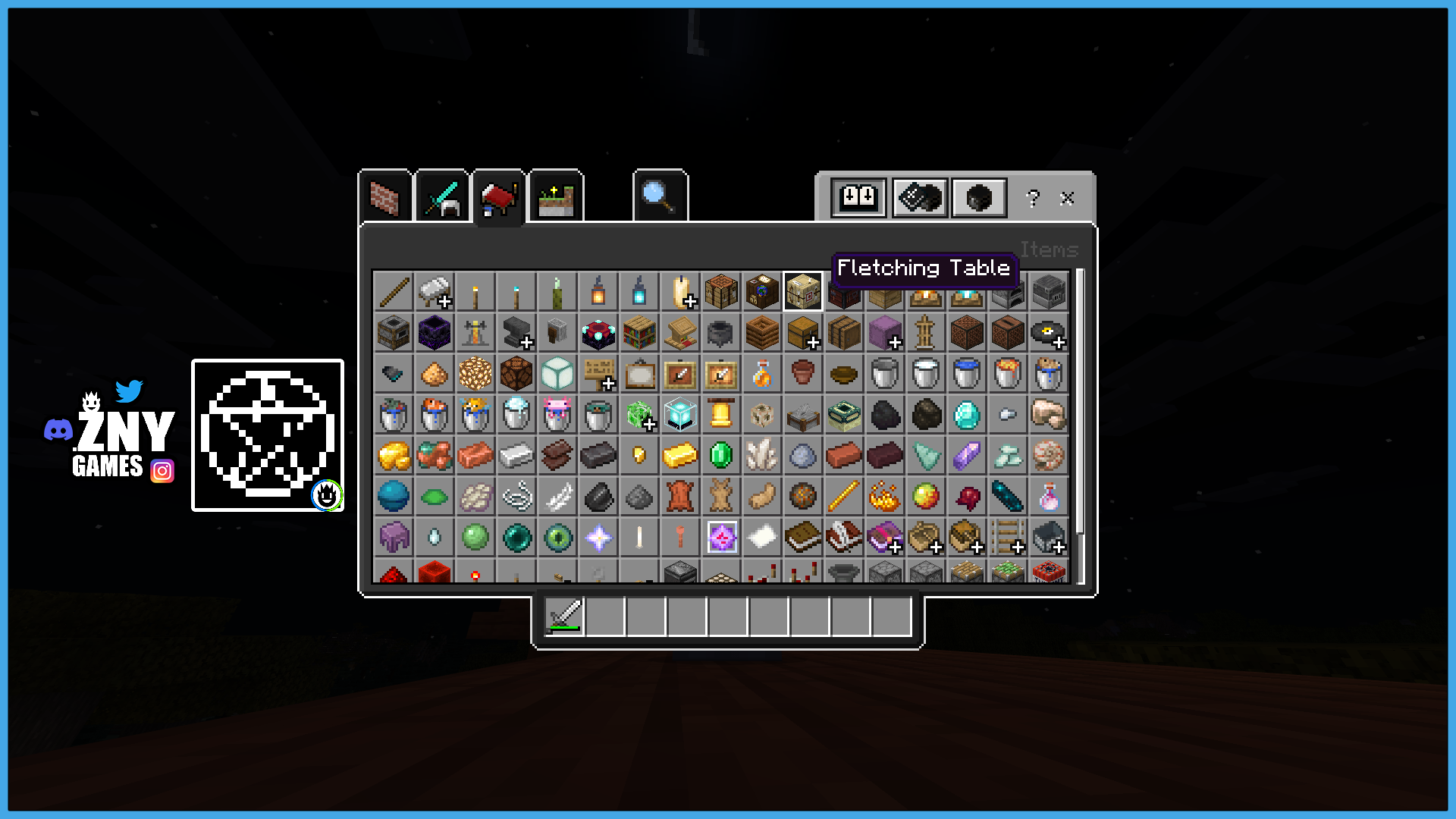Click the question mark help button

pos(1030,199)
